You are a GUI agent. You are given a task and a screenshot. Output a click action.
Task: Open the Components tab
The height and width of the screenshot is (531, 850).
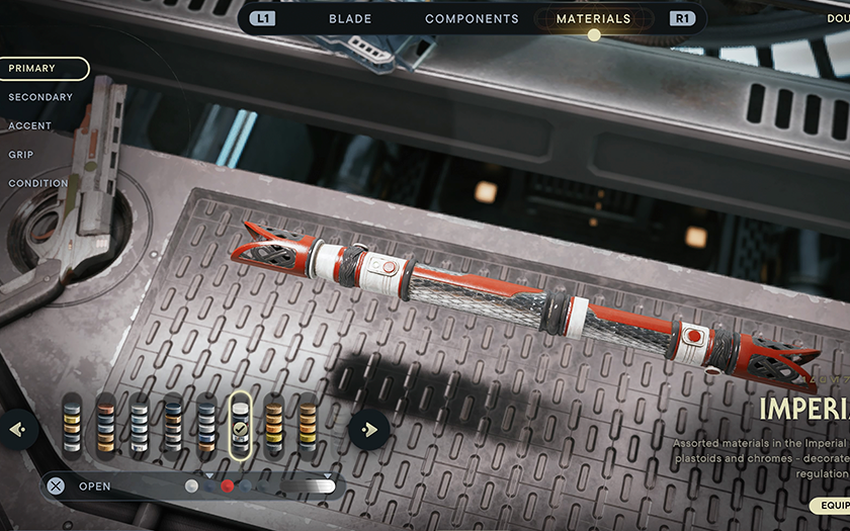pos(472,18)
